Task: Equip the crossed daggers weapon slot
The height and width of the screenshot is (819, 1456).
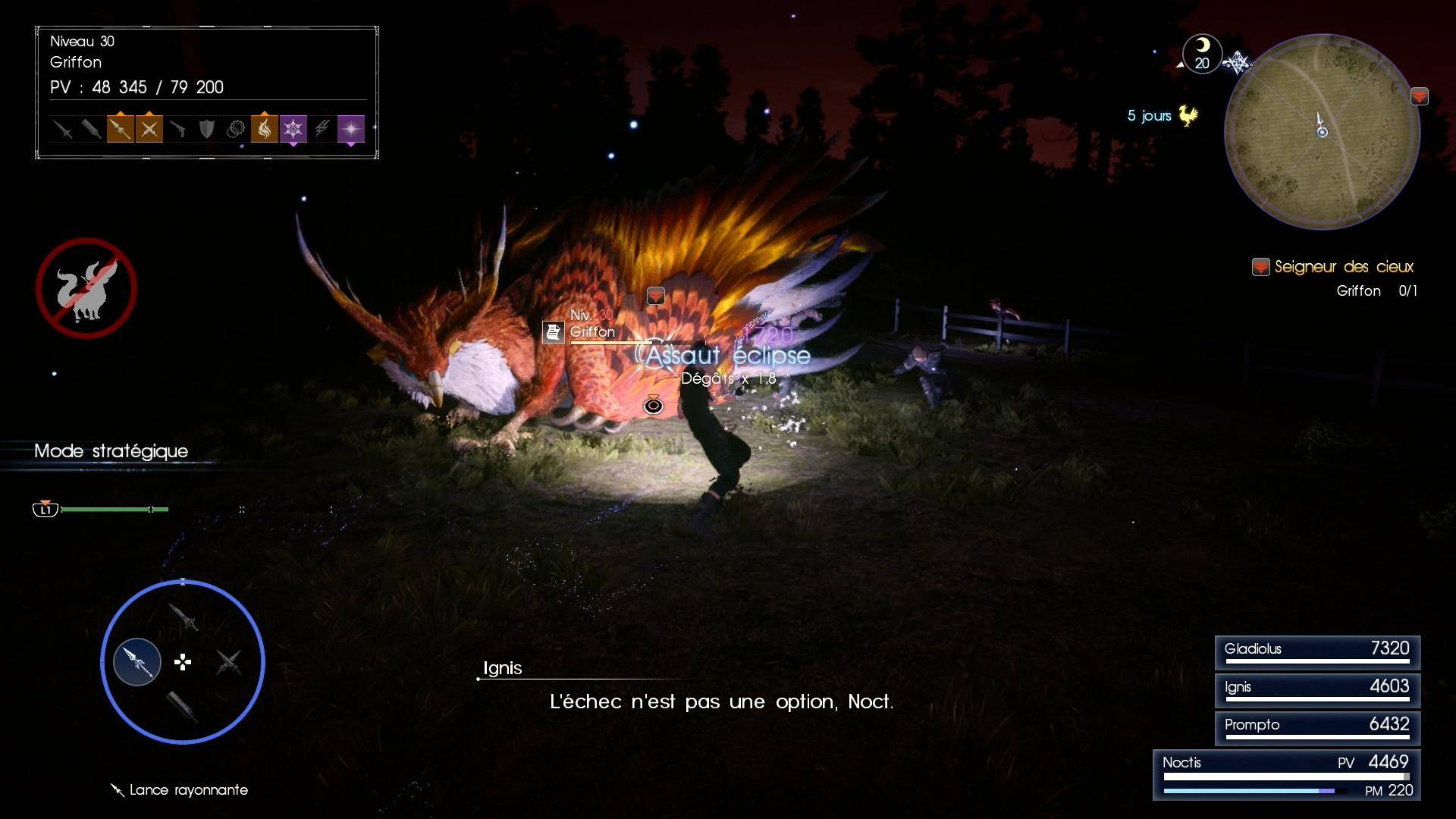Action: tap(228, 662)
